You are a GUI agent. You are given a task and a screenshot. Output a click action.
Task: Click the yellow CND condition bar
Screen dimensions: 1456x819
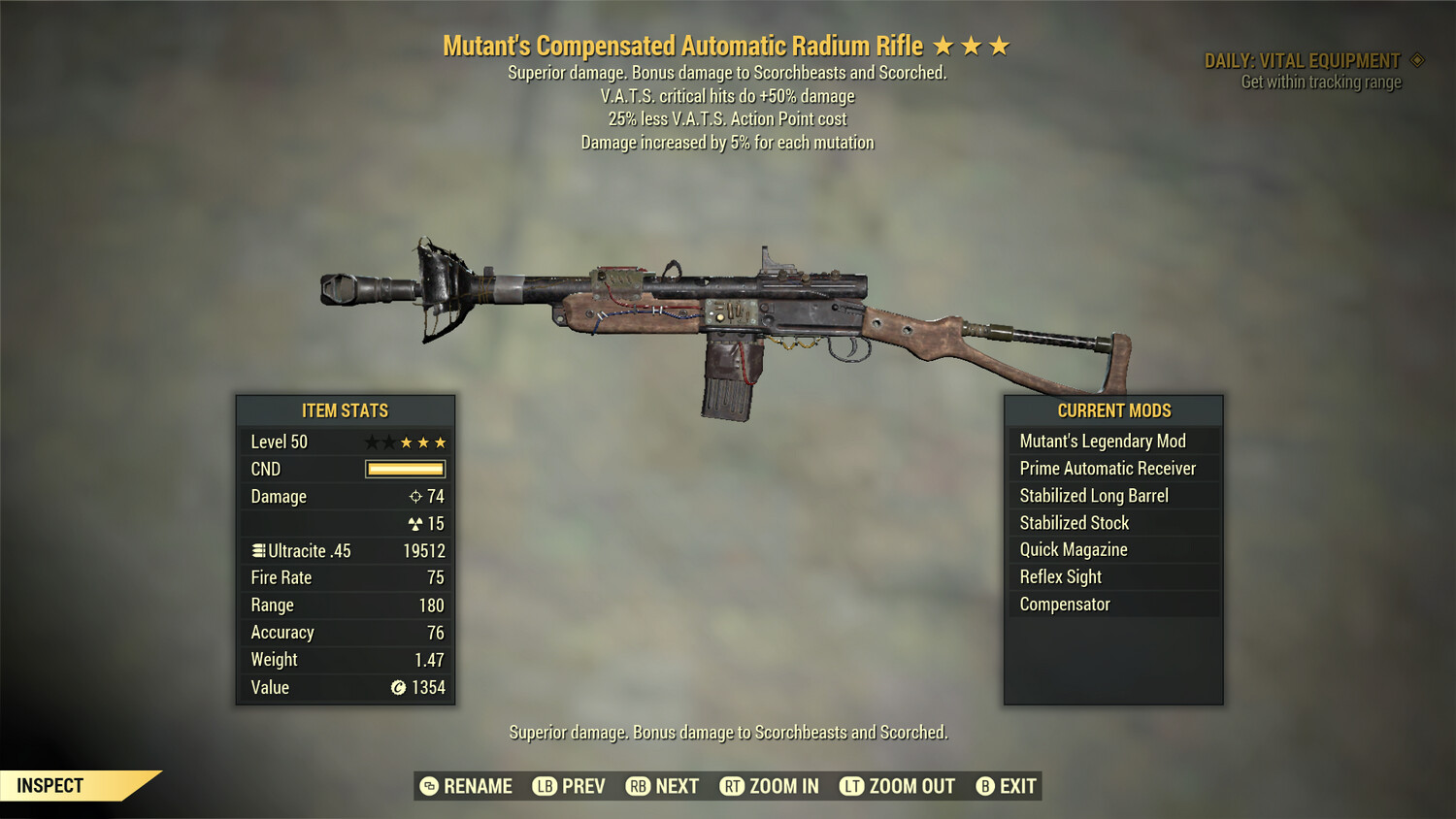click(404, 469)
